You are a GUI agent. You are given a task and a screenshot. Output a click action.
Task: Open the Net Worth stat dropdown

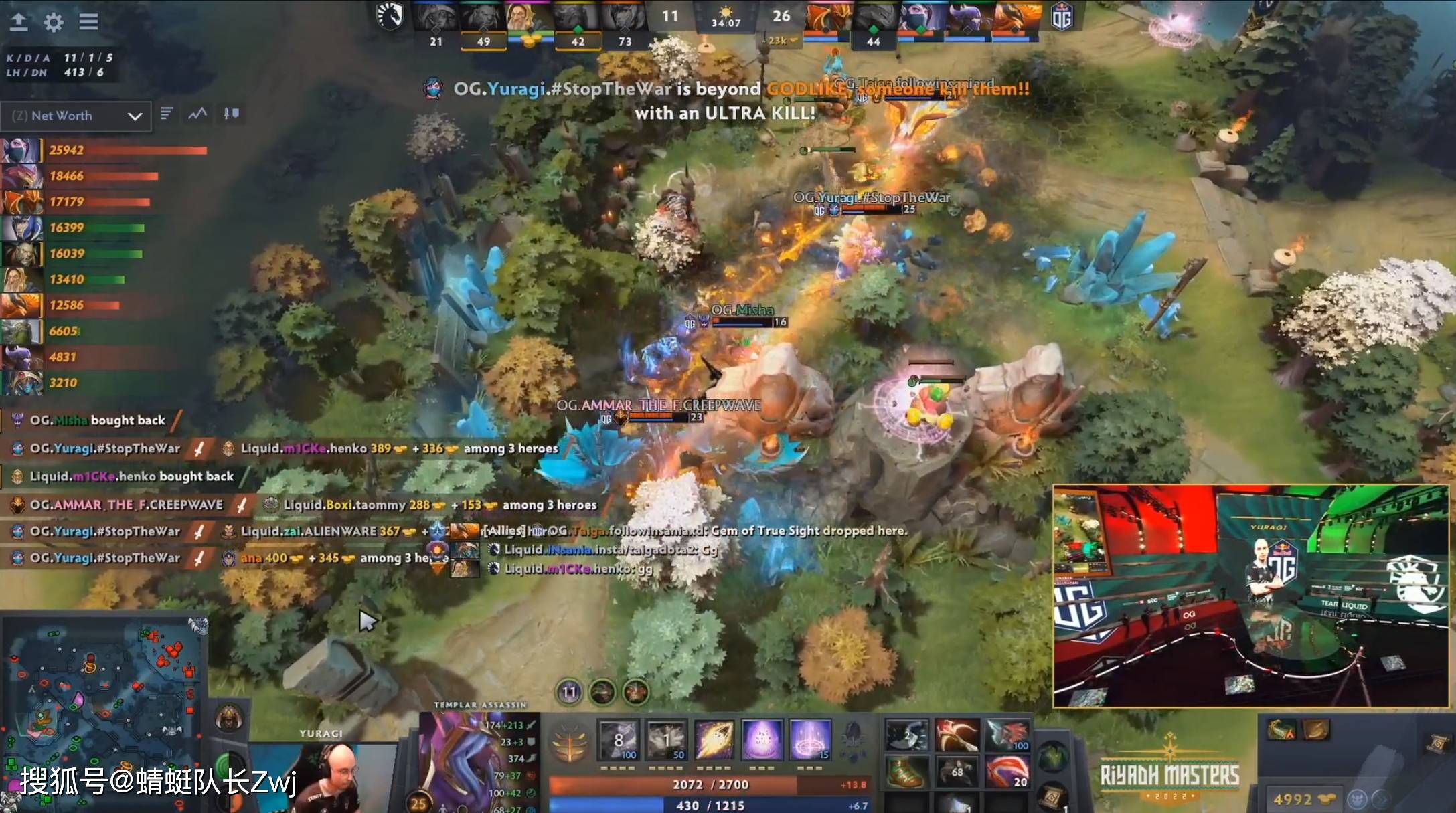[x=76, y=116]
